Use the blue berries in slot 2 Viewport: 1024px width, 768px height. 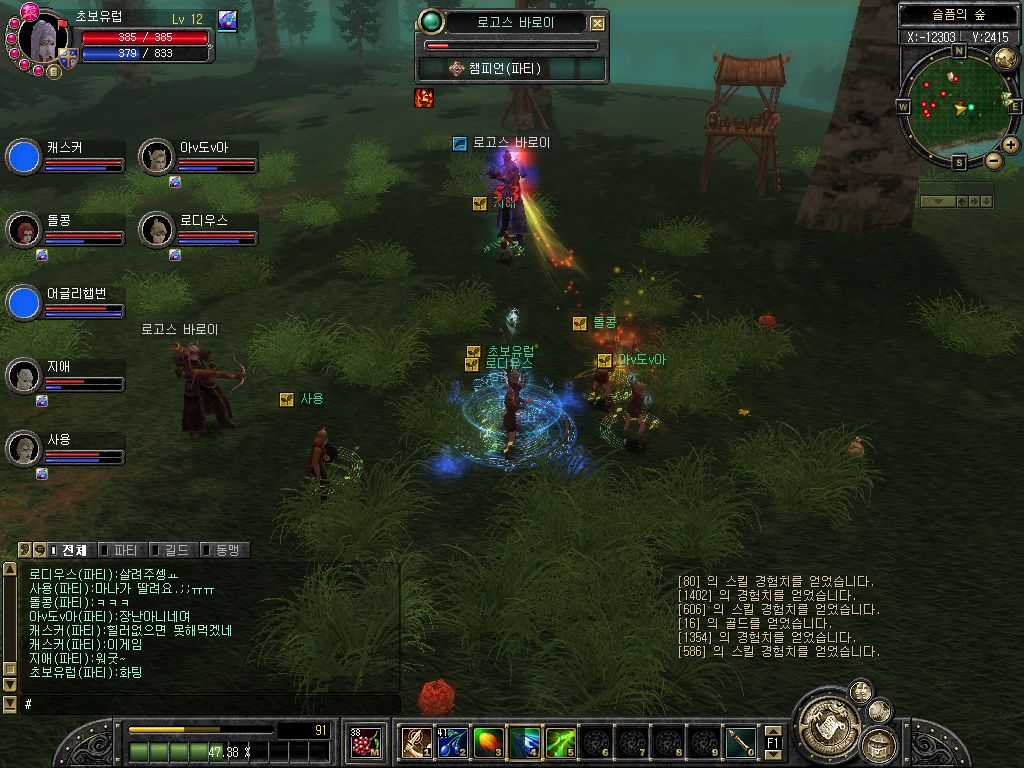pos(452,742)
